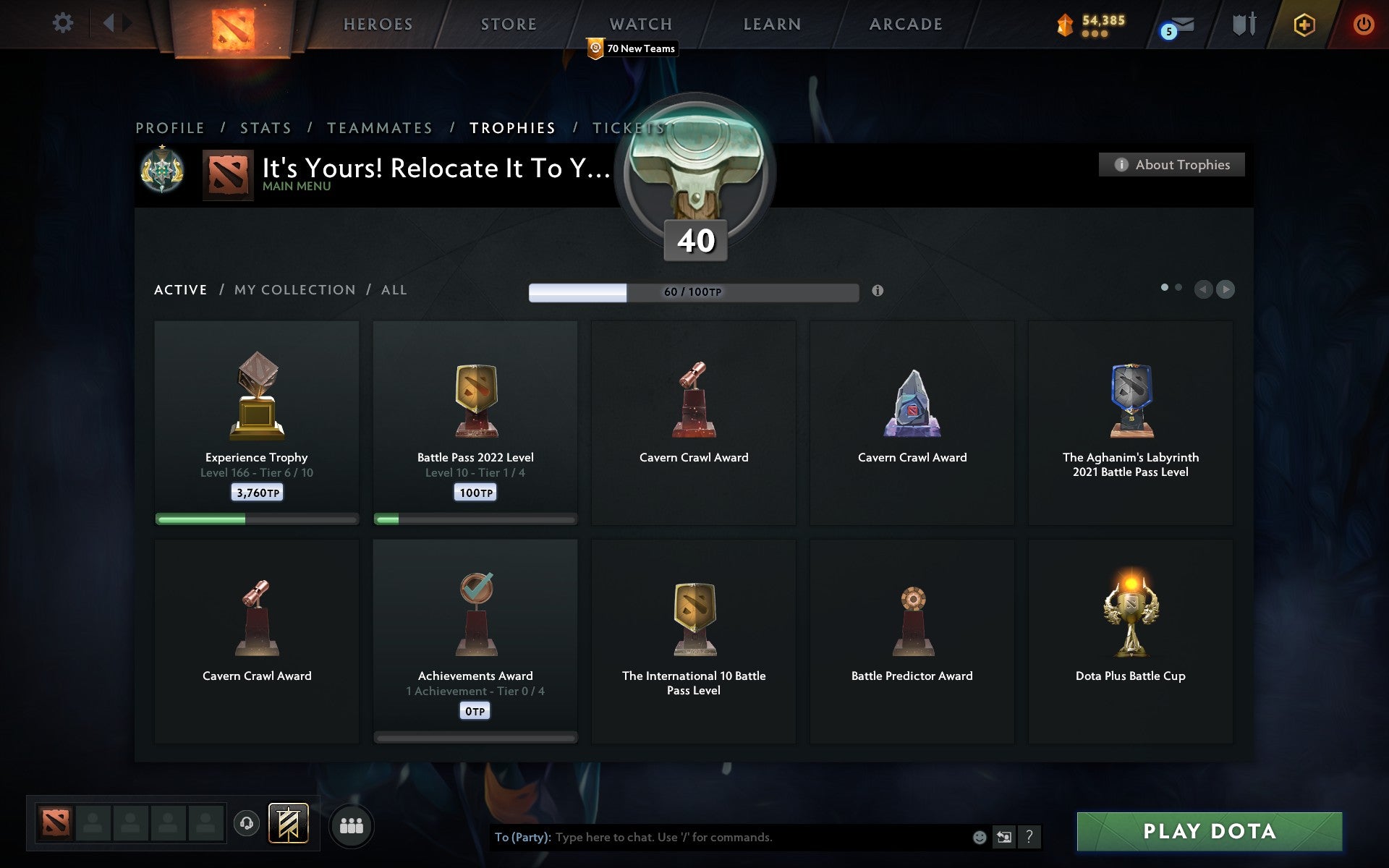Click the right pagination arrow for trophies
The width and height of the screenshot is (1389, 868).
1226,289
